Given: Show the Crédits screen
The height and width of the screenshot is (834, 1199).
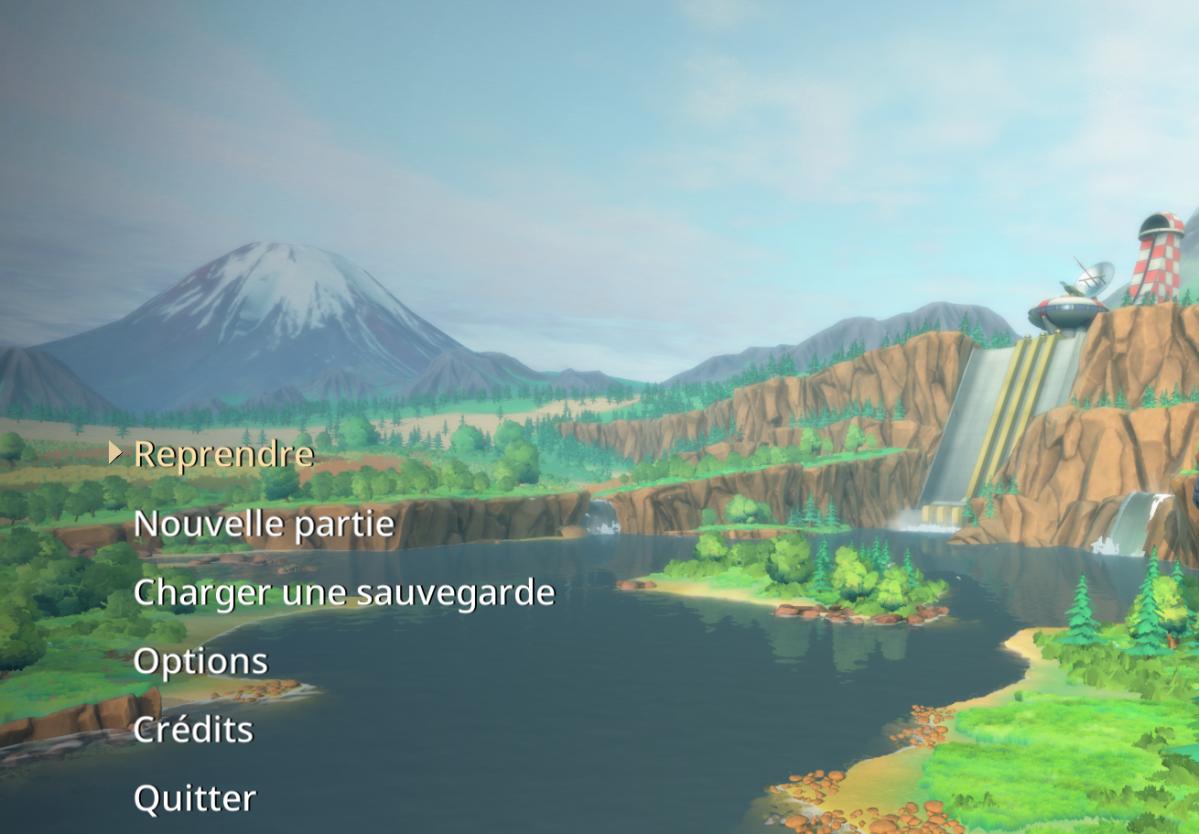Looking at the screenshot, I should (x=193, y=730).
